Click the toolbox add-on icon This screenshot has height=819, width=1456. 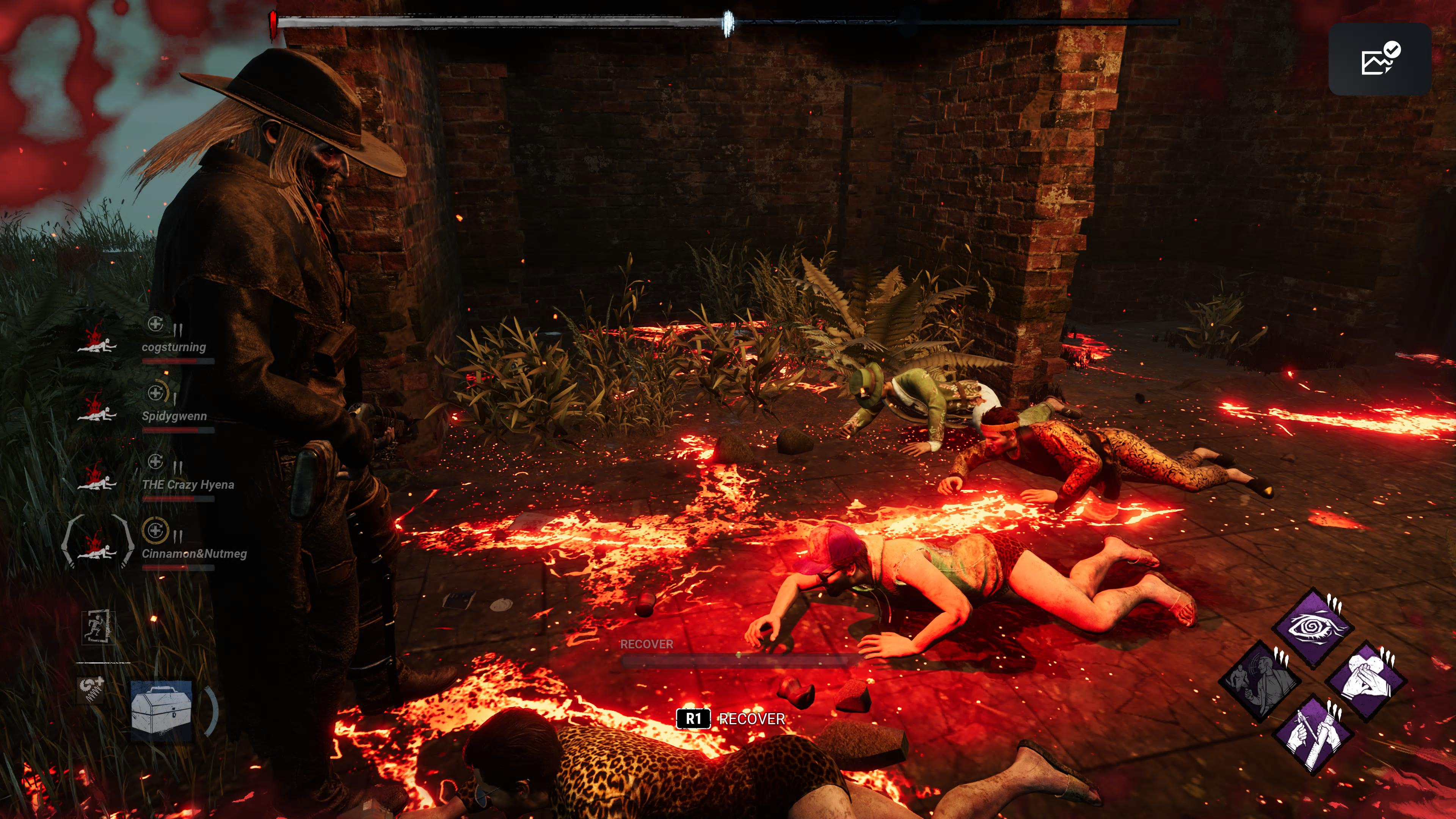click(x=91, y=690)
